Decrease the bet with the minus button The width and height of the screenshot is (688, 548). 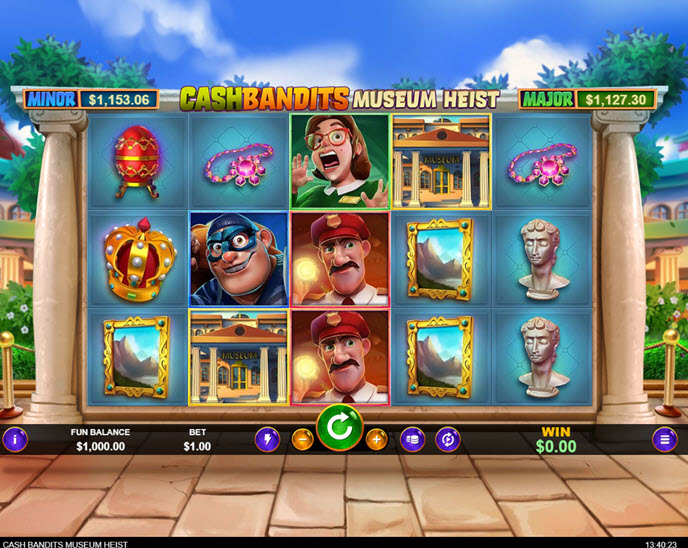click(302, 439)
